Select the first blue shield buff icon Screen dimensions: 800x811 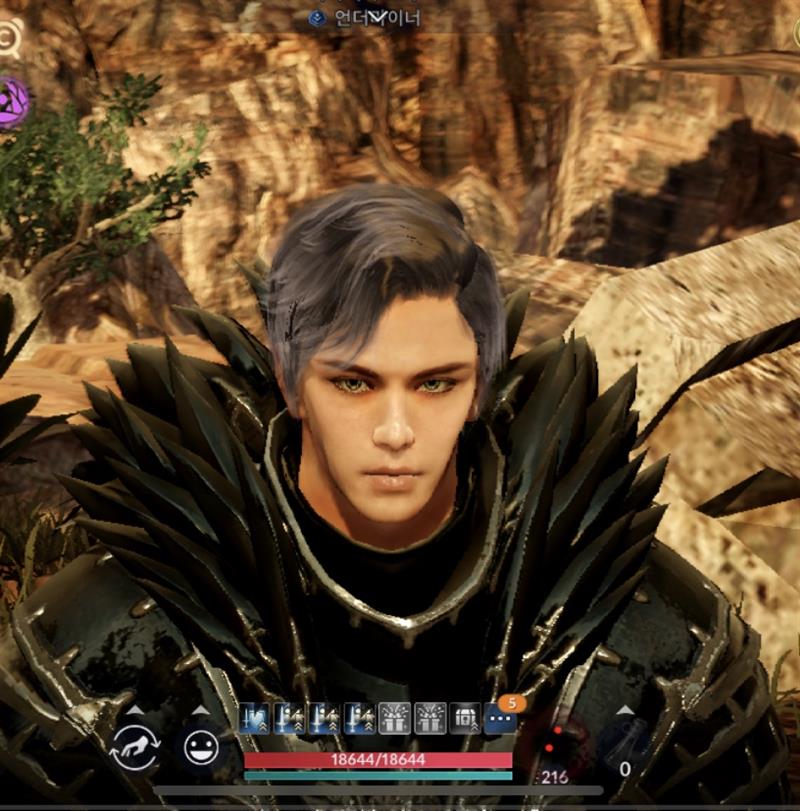tap(254, 718)
